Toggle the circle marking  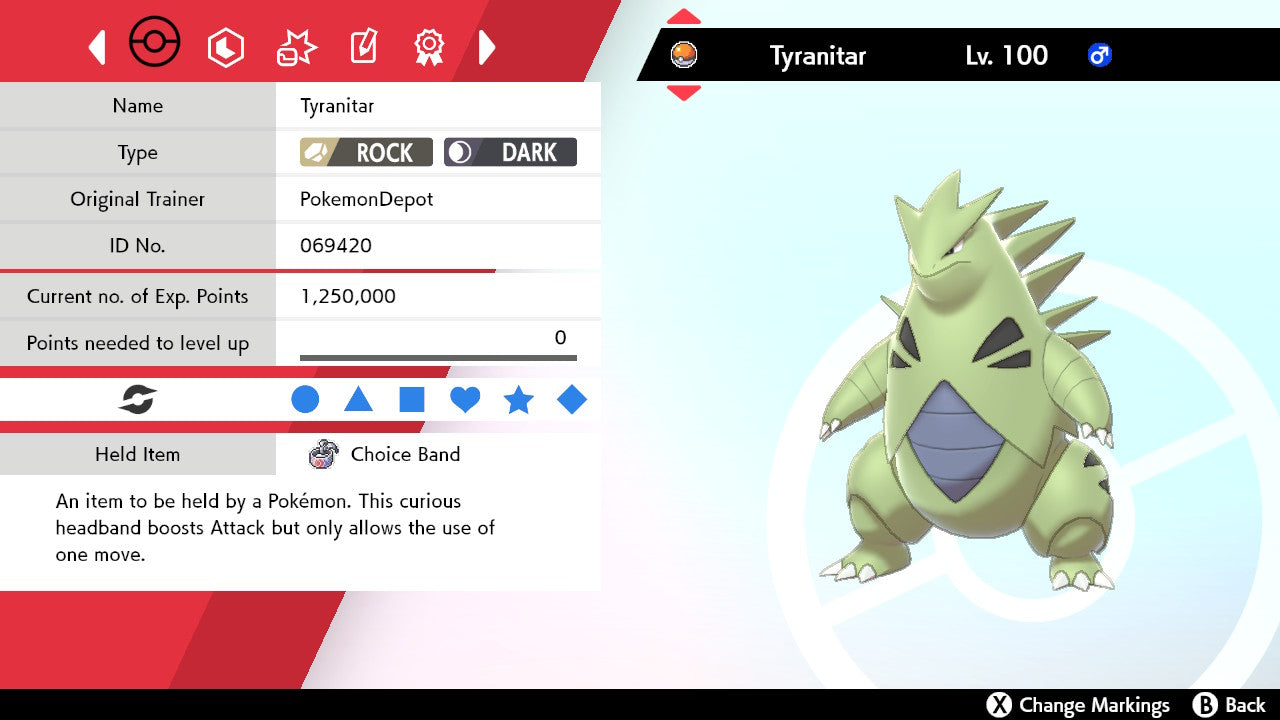305,400
